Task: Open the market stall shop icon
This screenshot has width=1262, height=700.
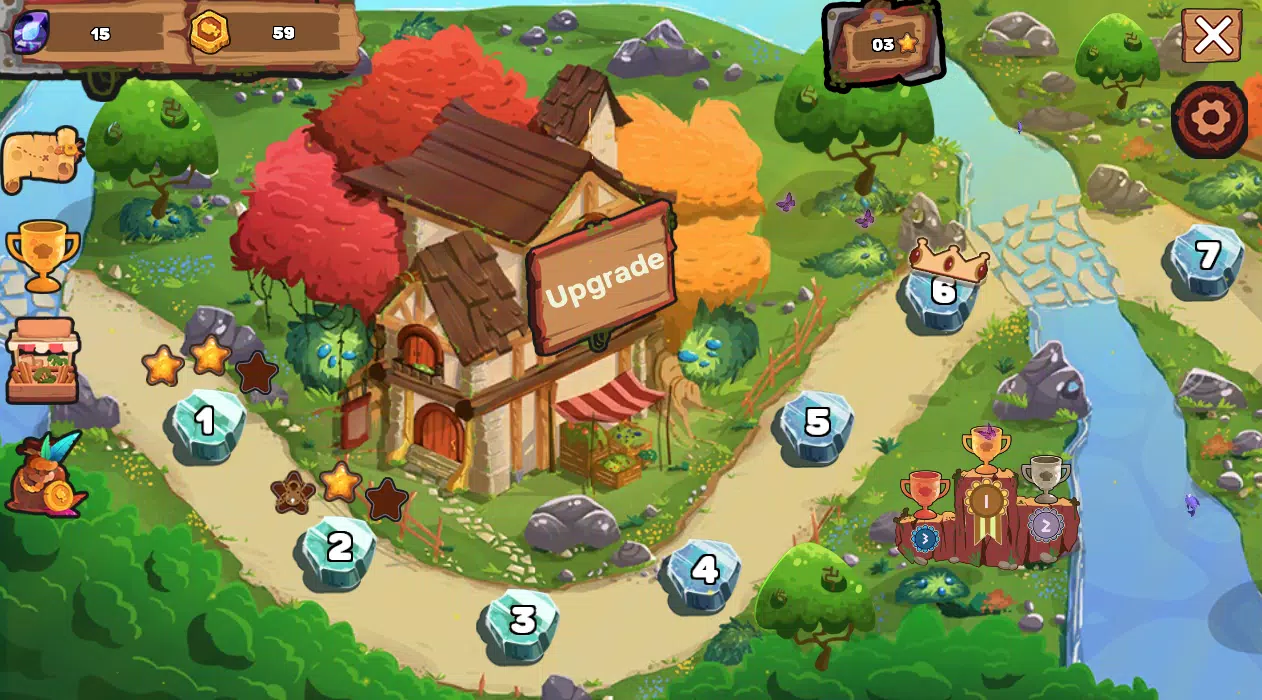Action: point(42,361)
